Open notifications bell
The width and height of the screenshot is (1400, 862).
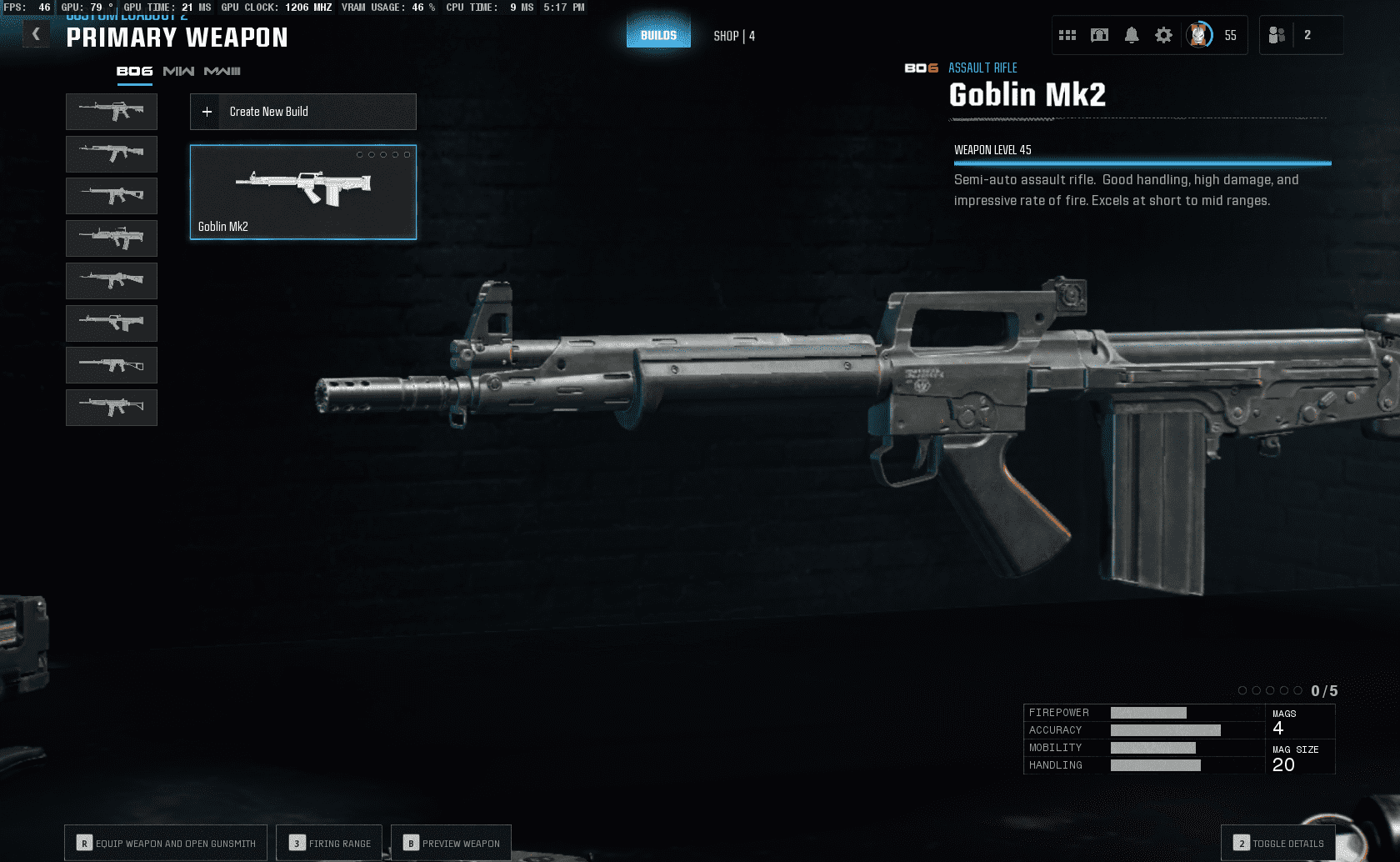(x=1132, y=35)
